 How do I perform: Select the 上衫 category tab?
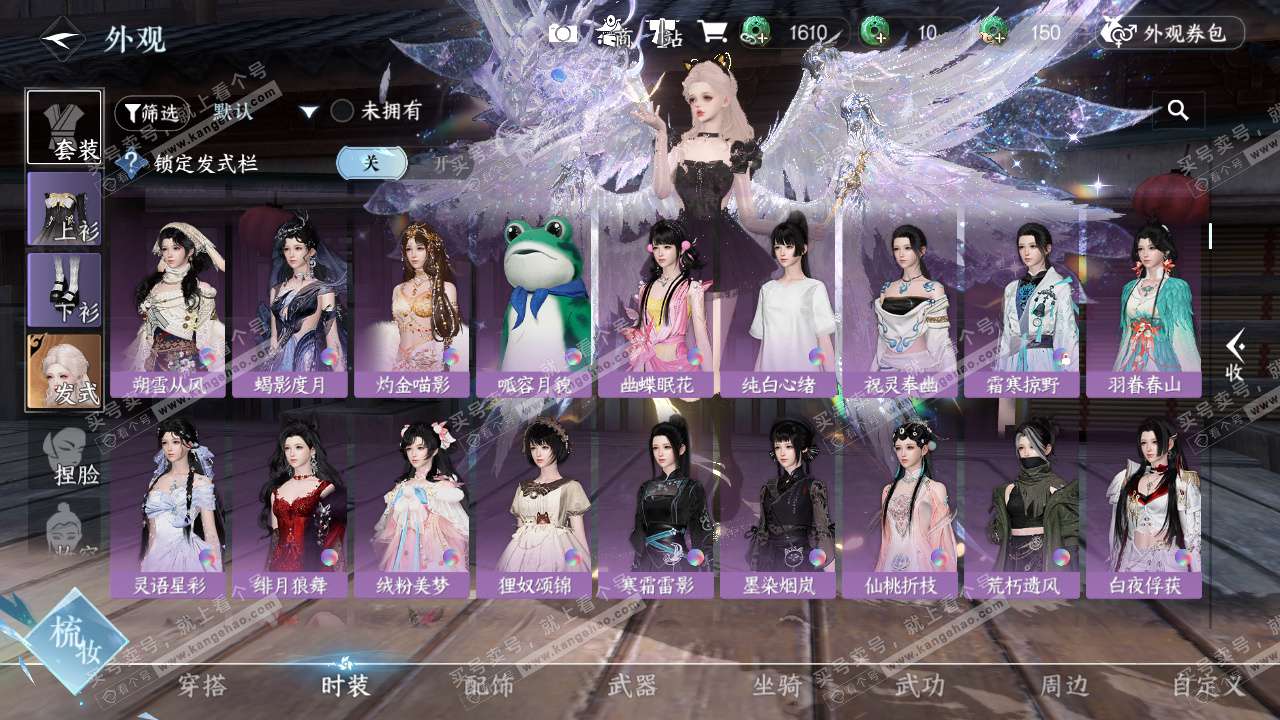64,209
